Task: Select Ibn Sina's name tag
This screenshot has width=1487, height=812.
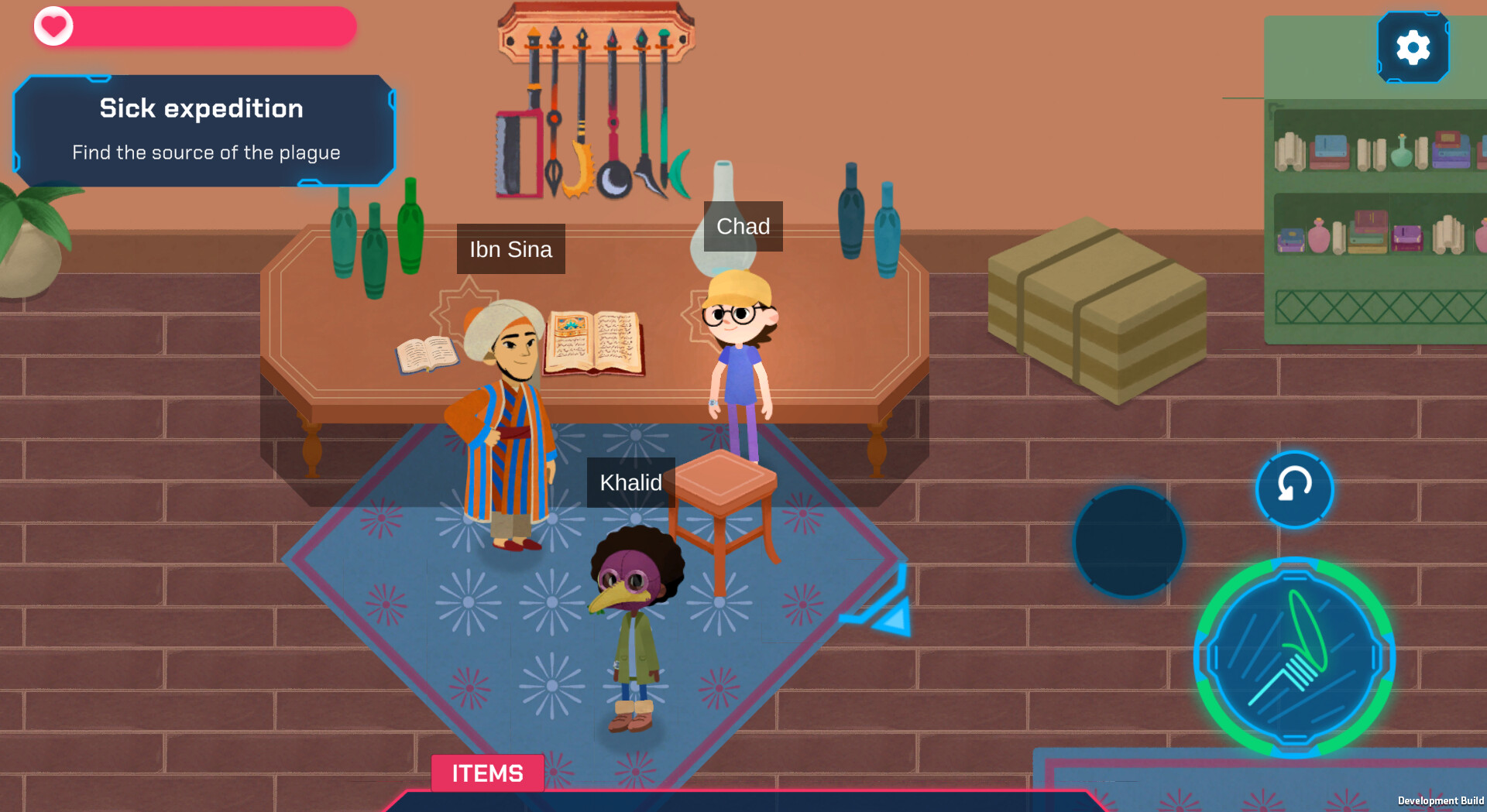Action: [510, 248]
